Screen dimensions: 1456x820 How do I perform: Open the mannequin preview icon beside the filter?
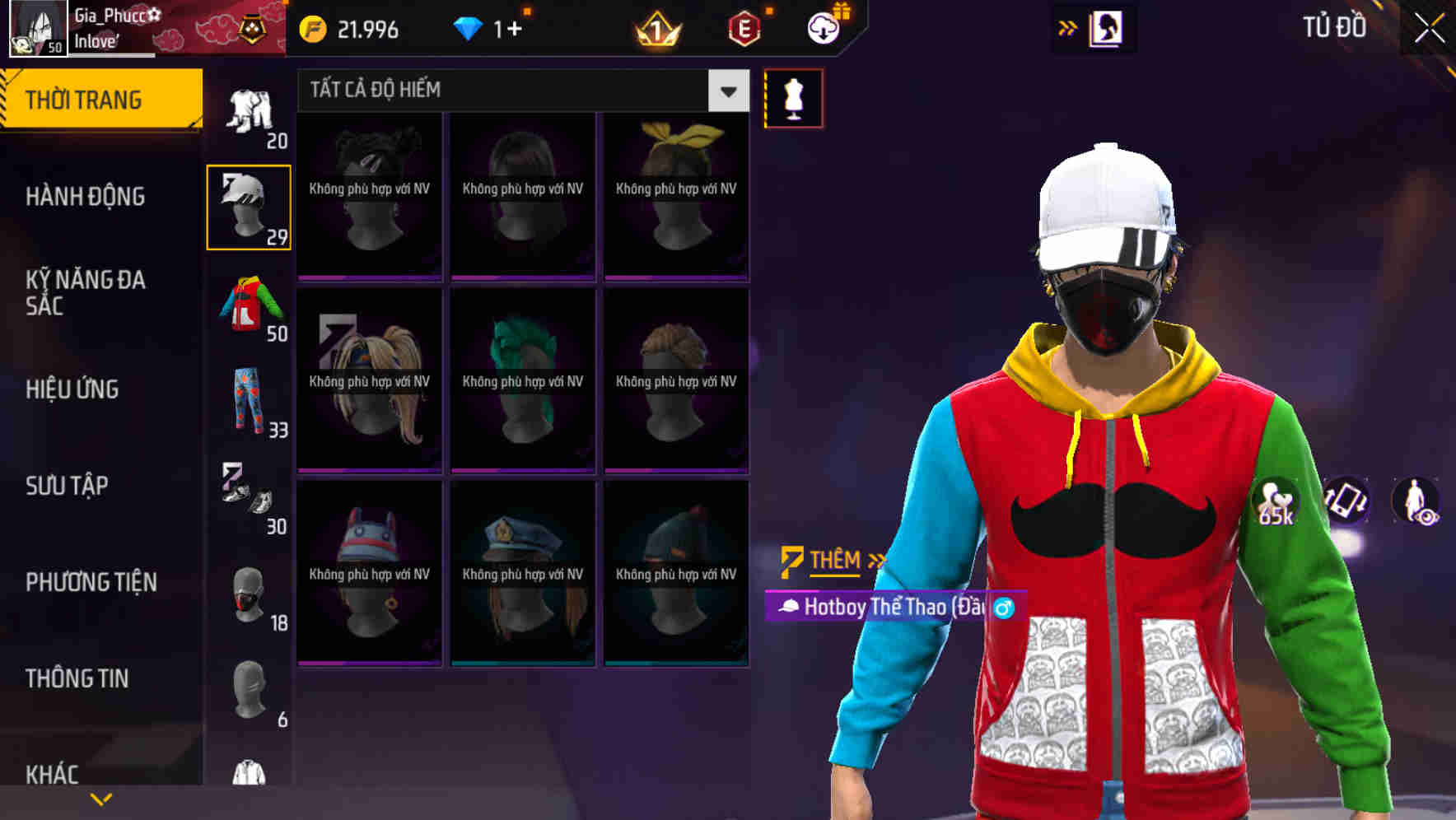793,98
